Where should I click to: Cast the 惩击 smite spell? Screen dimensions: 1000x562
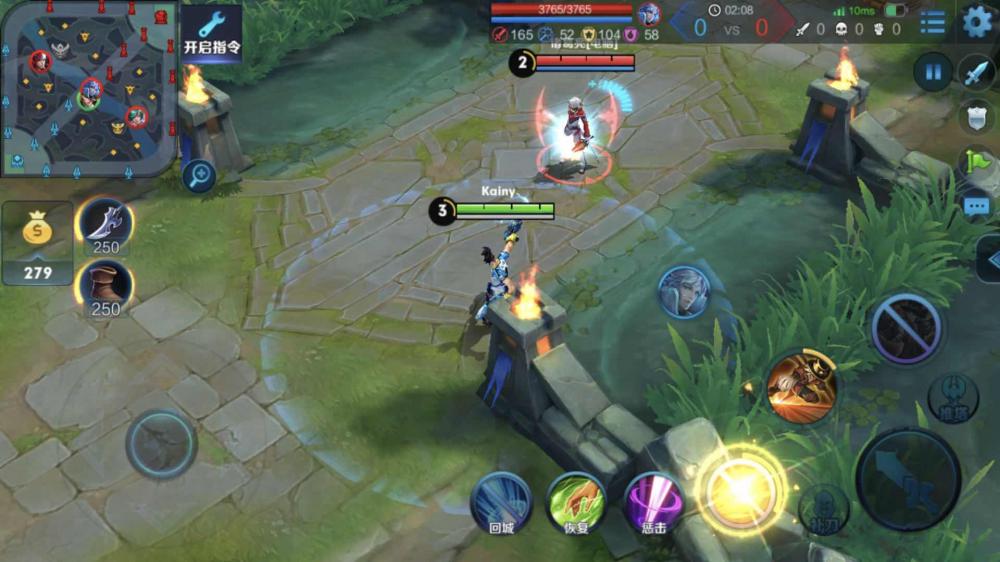[653, 502]
